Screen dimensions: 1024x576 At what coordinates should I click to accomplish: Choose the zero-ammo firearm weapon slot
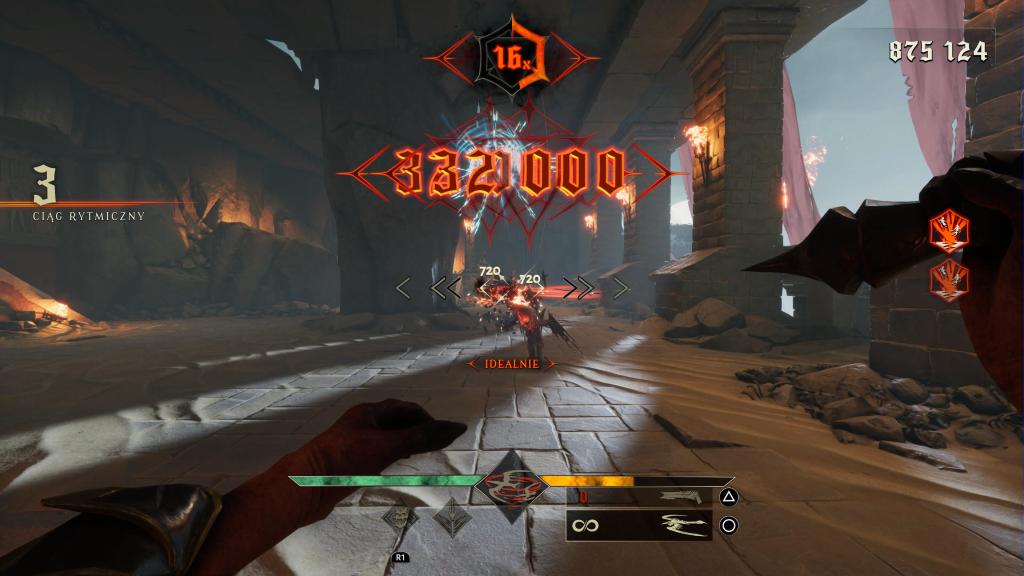pos(639,496)
